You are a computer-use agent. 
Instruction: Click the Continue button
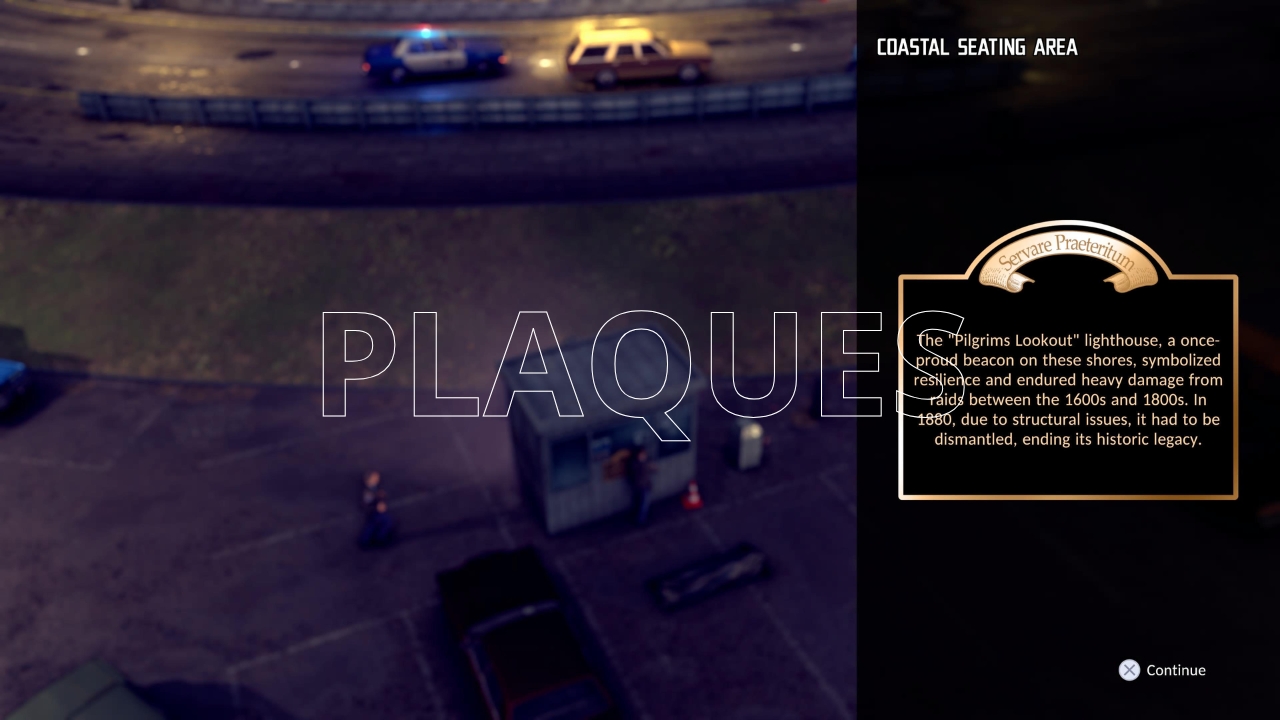click(1175, 670)
